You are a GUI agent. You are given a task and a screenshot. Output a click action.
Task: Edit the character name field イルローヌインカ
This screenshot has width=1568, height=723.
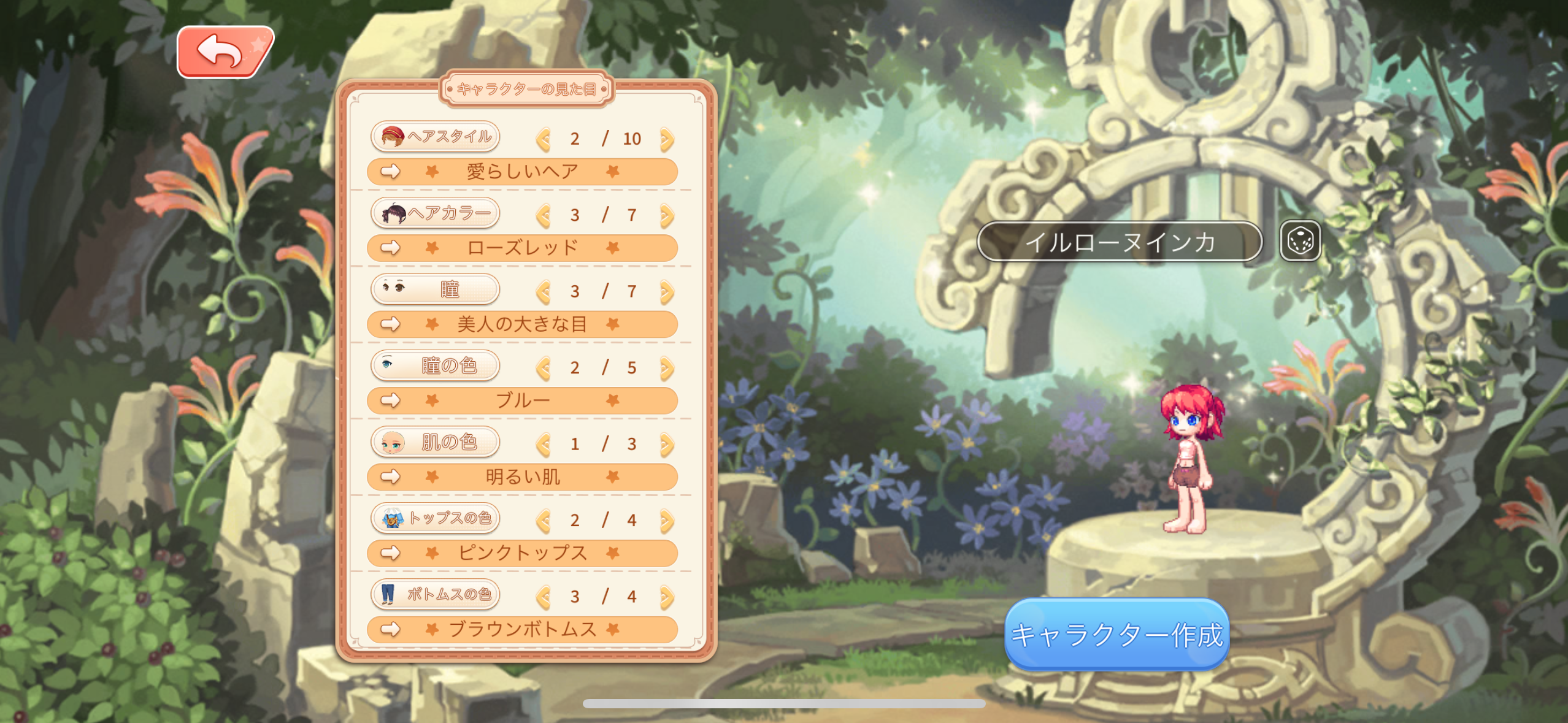[1119, 242]
